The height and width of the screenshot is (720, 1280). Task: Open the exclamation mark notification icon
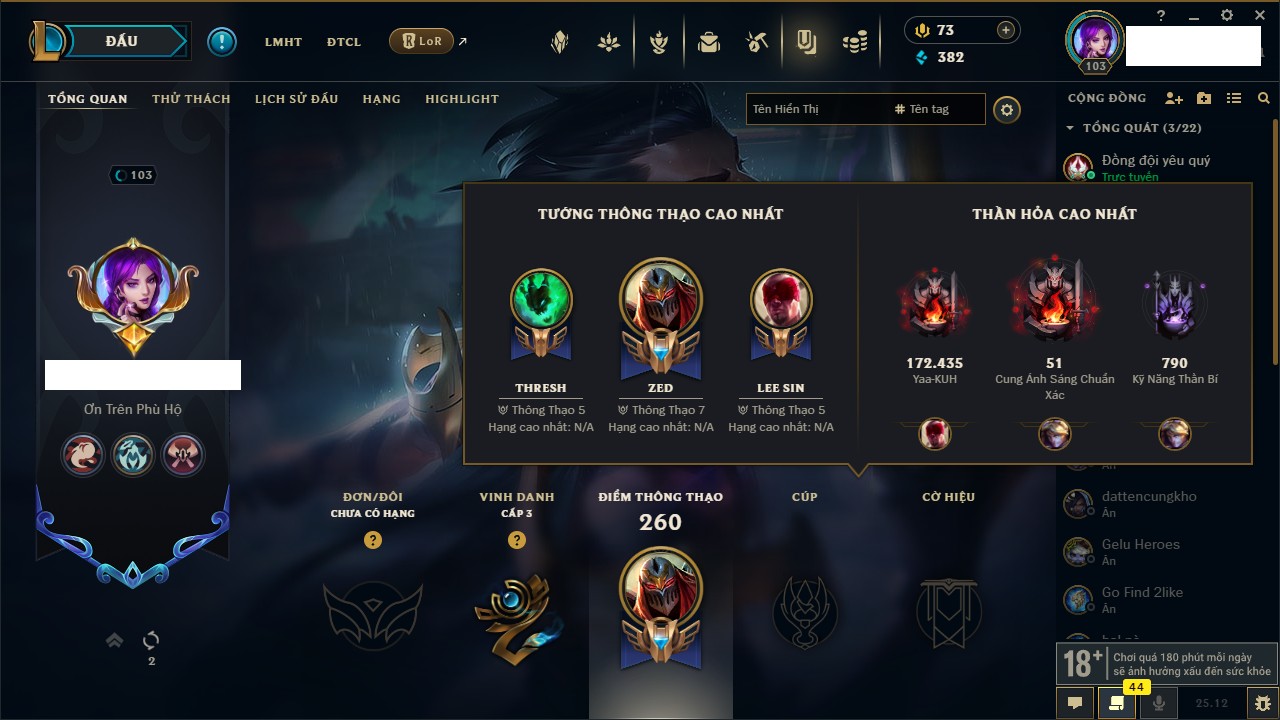222,42
